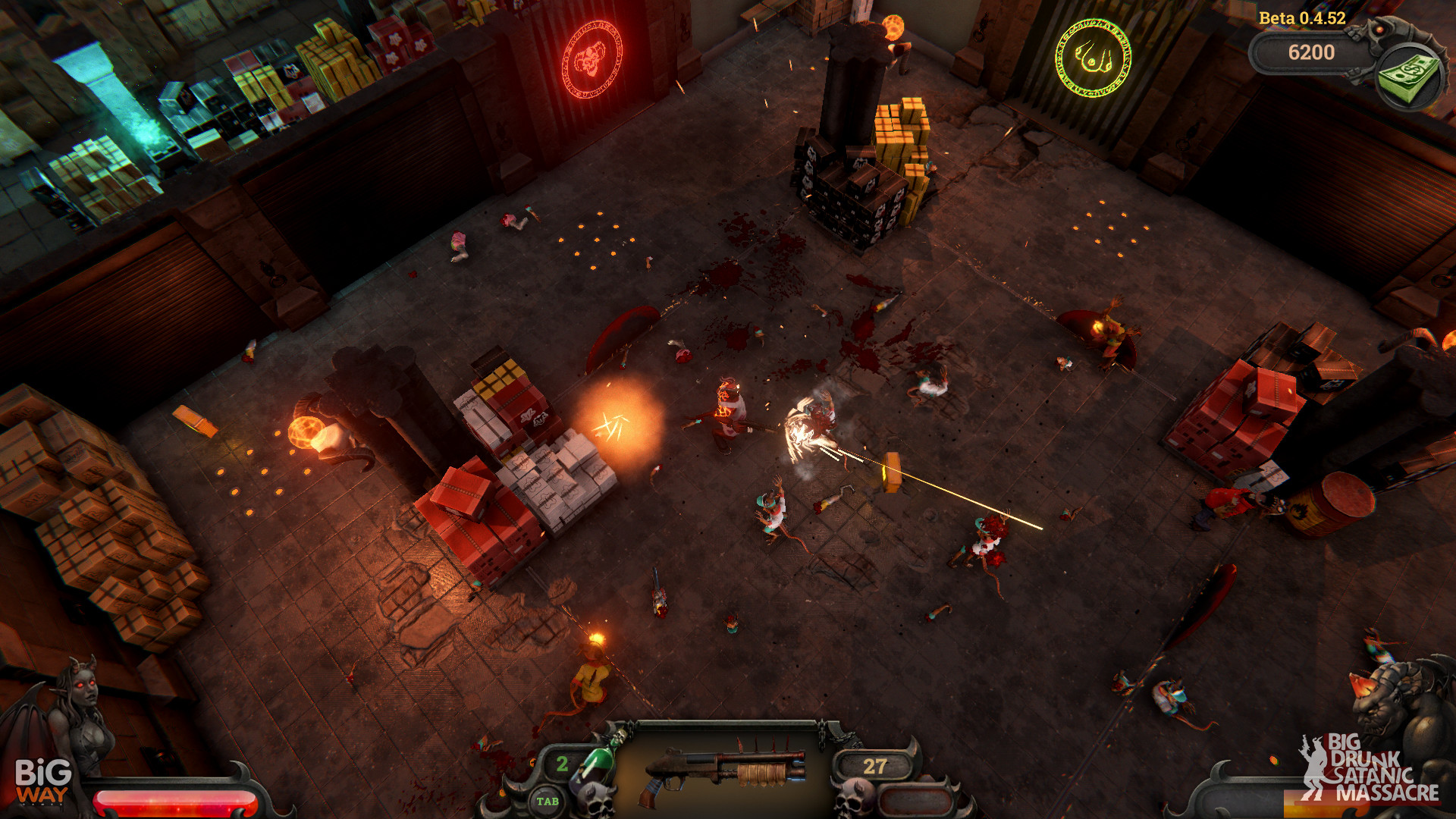Click the green cash stack money icon
Viewport: 1456px width, 819px height.
tap(1407, 76)
